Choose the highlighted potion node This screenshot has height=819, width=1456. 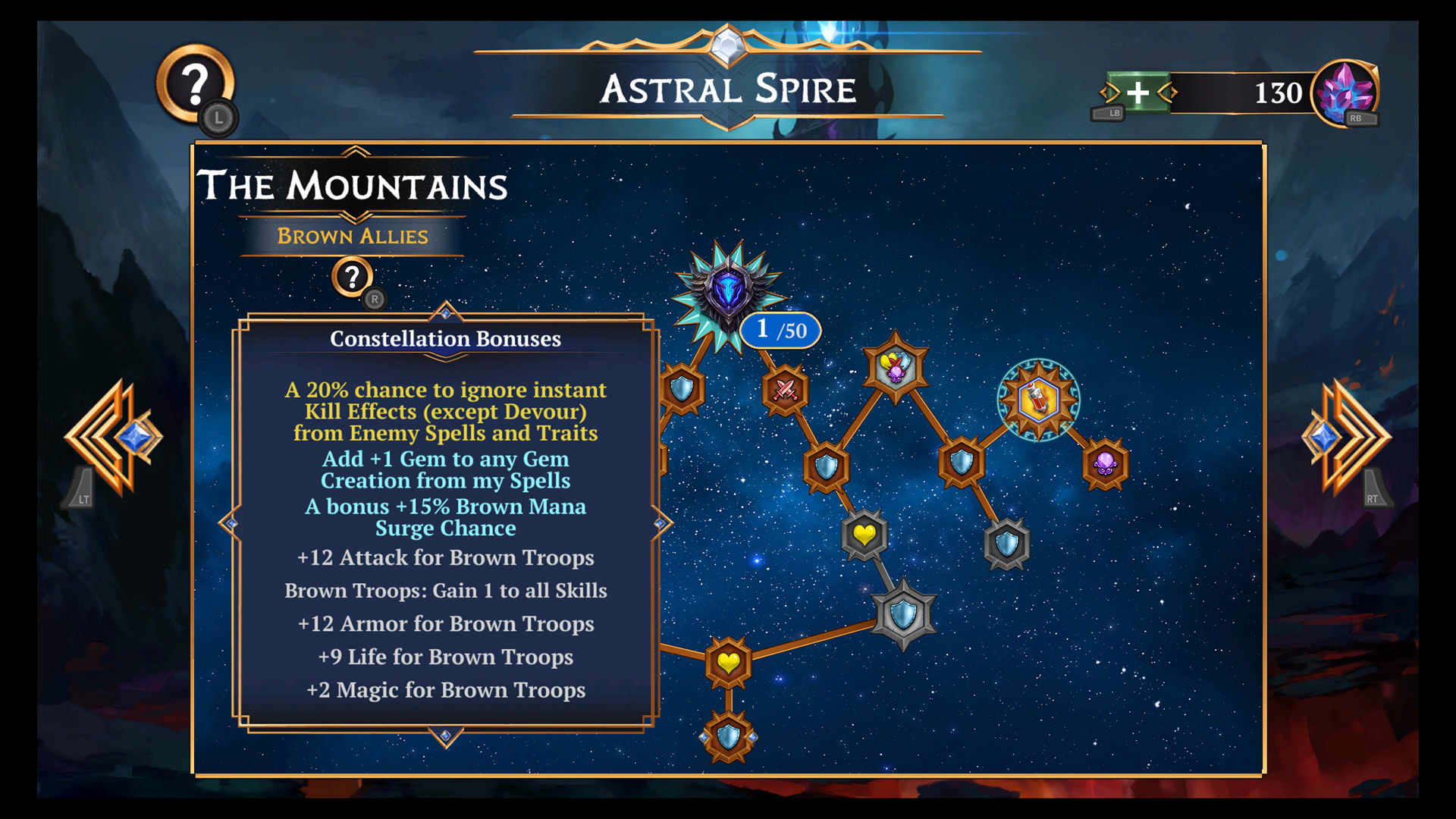tap(1037, 400)
